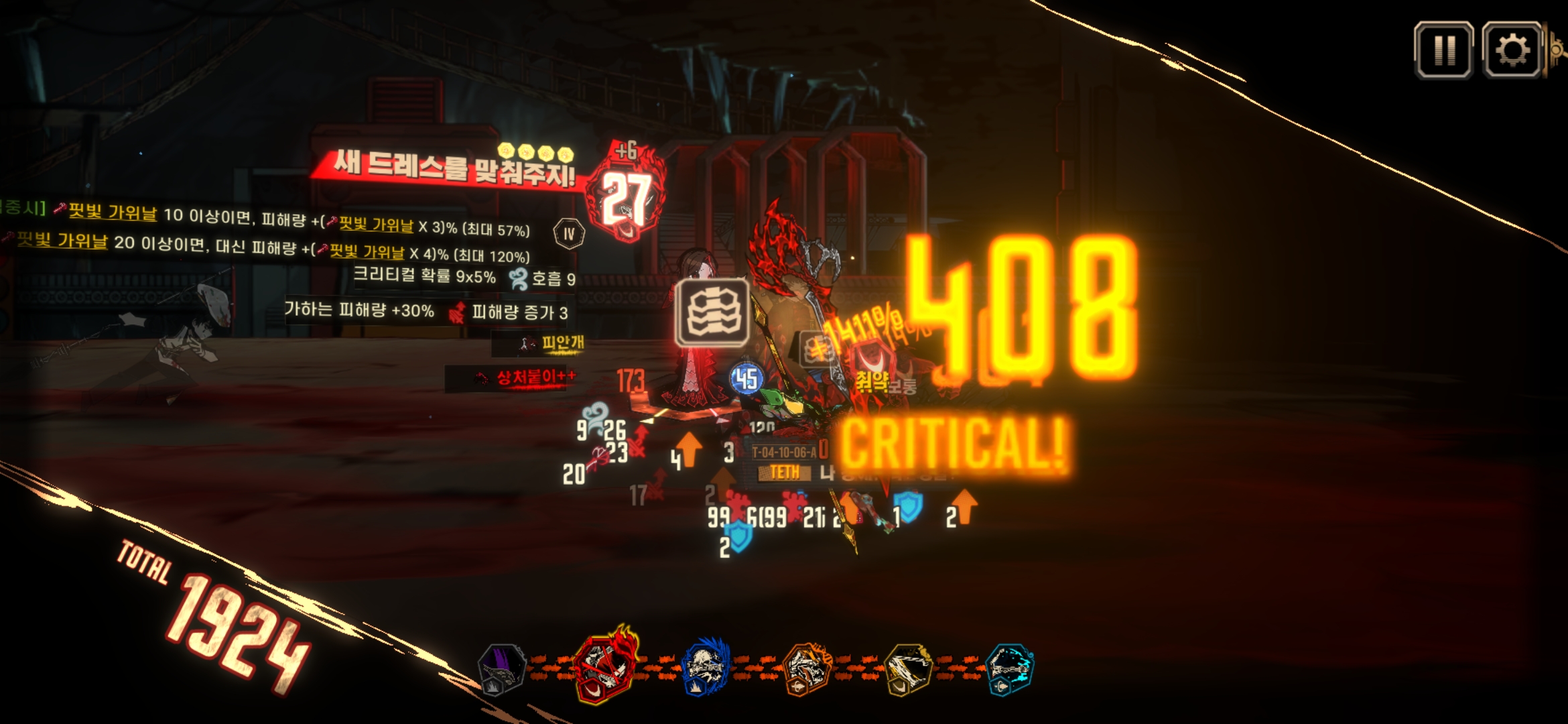This screenshot has width=1568, height=724.
Task: Click the flaming red sin icon
Action: [x=604, y=666]
